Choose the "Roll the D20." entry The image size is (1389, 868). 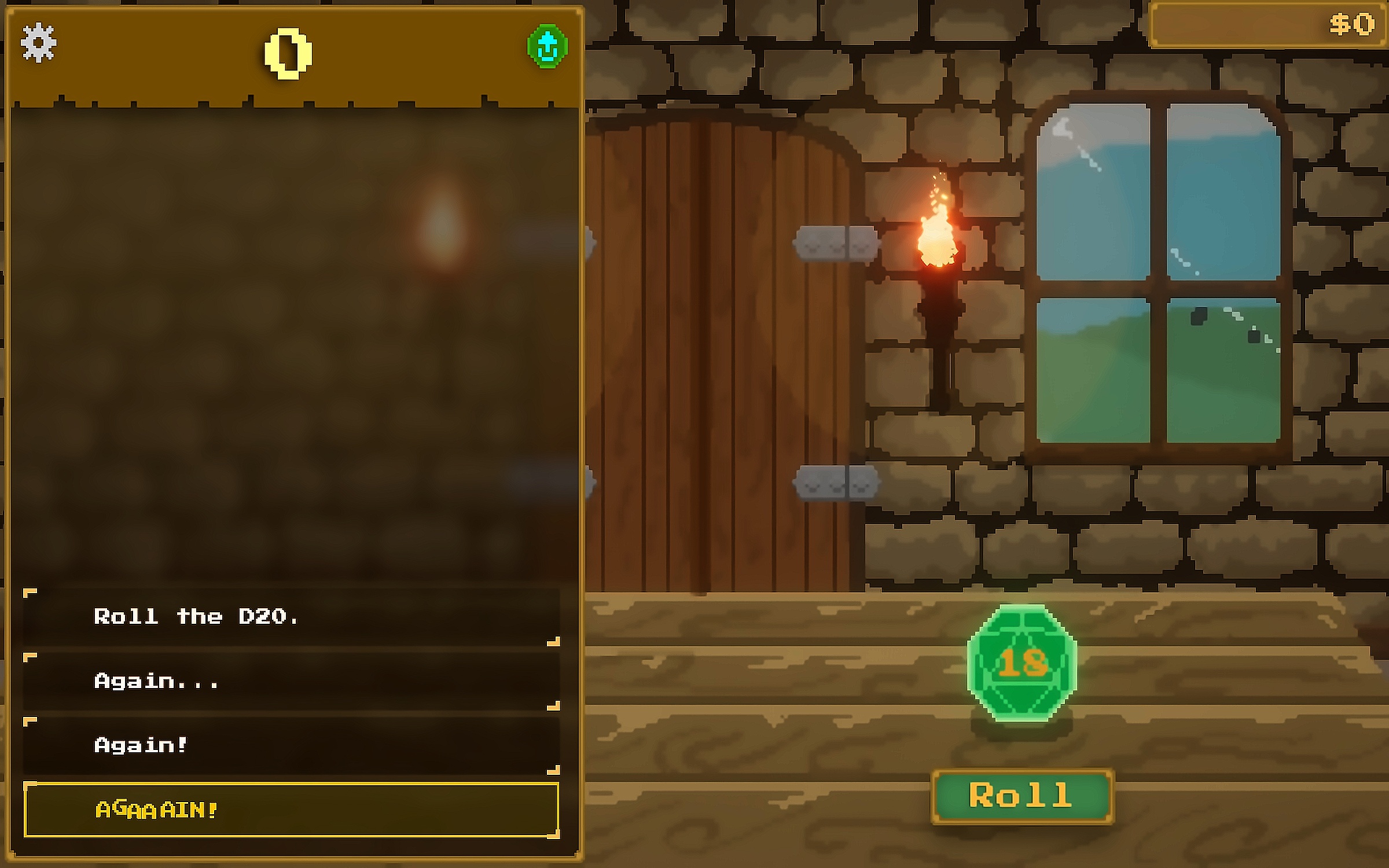pyautogui.click(x=291, y=617)
